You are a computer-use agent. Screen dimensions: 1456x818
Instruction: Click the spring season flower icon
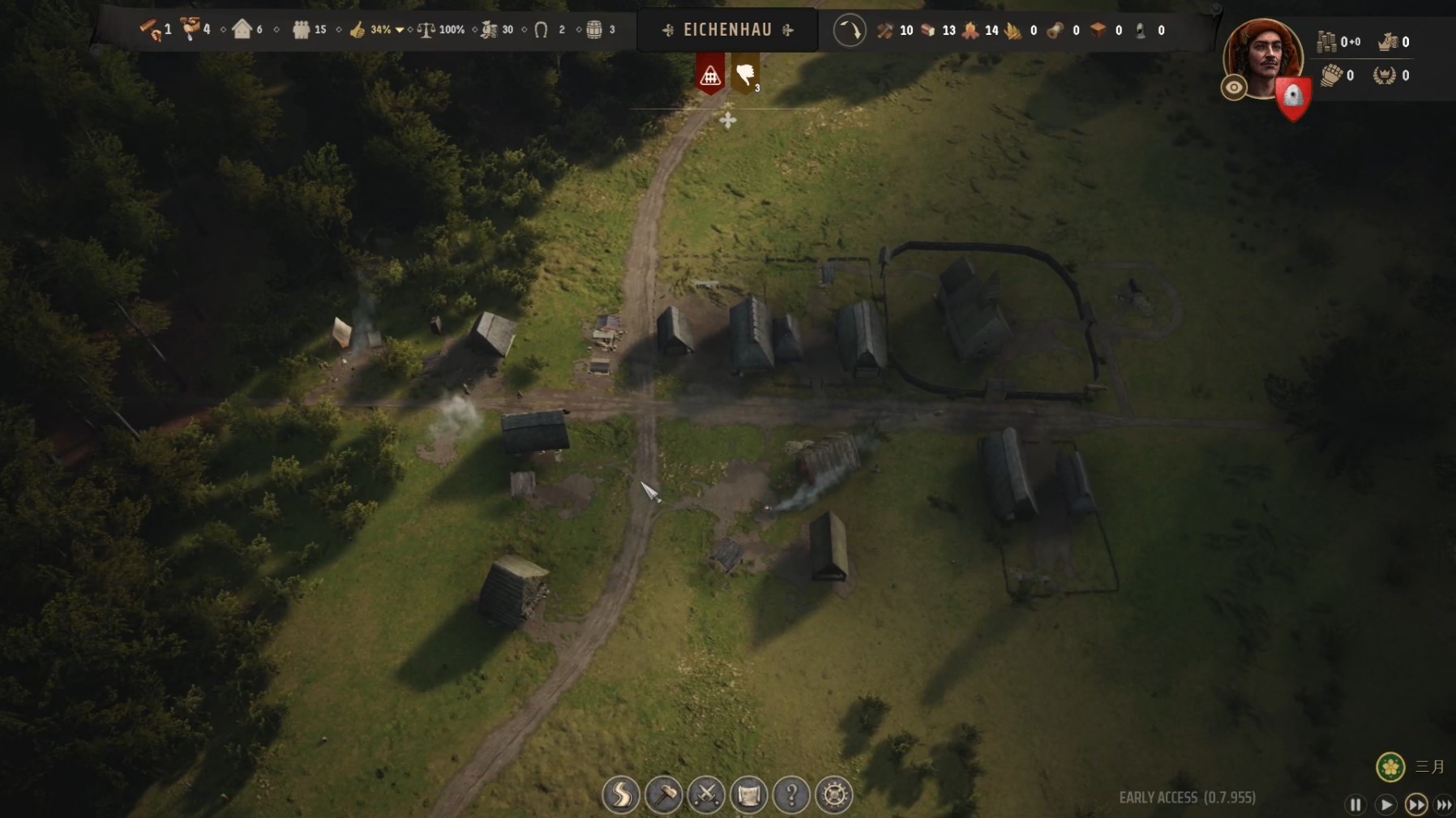1390,766
